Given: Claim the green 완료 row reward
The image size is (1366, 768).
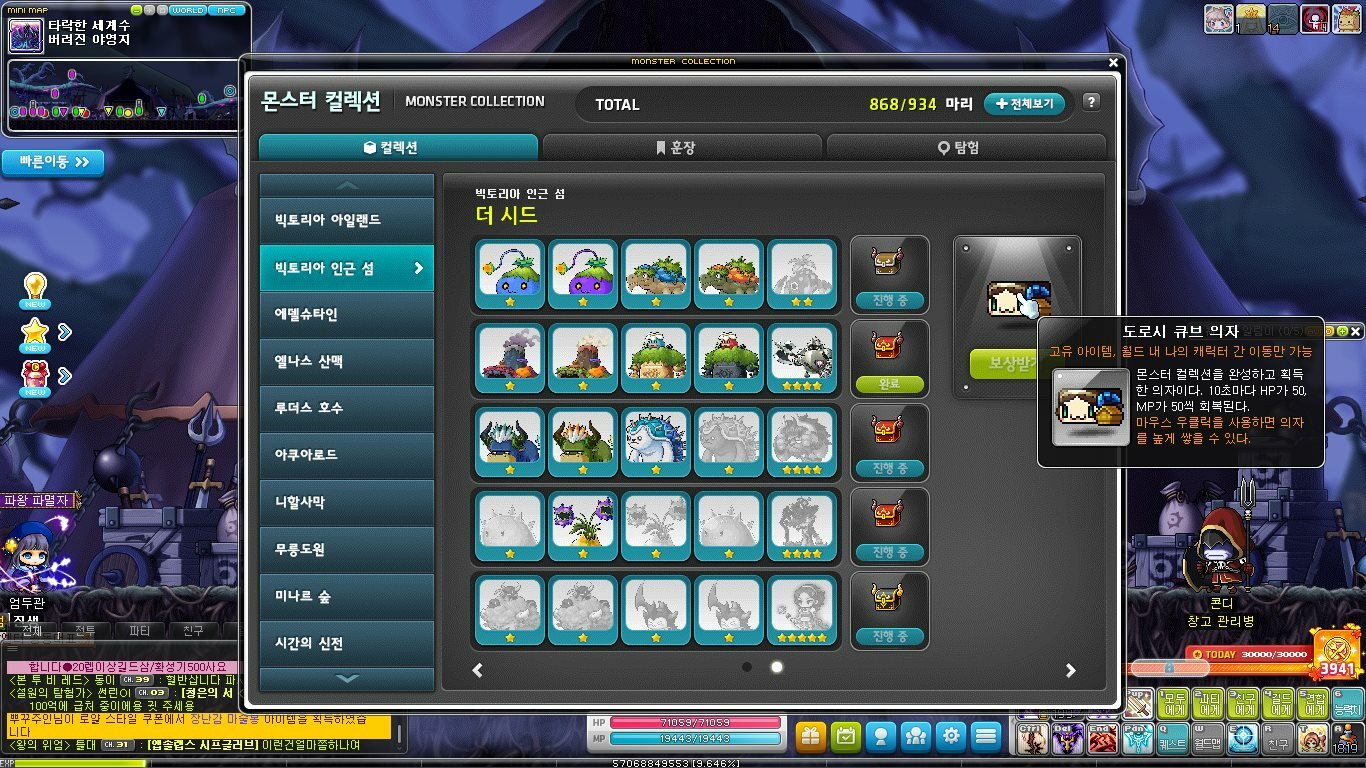Looking at the screenshot, I should click(889, 384).
